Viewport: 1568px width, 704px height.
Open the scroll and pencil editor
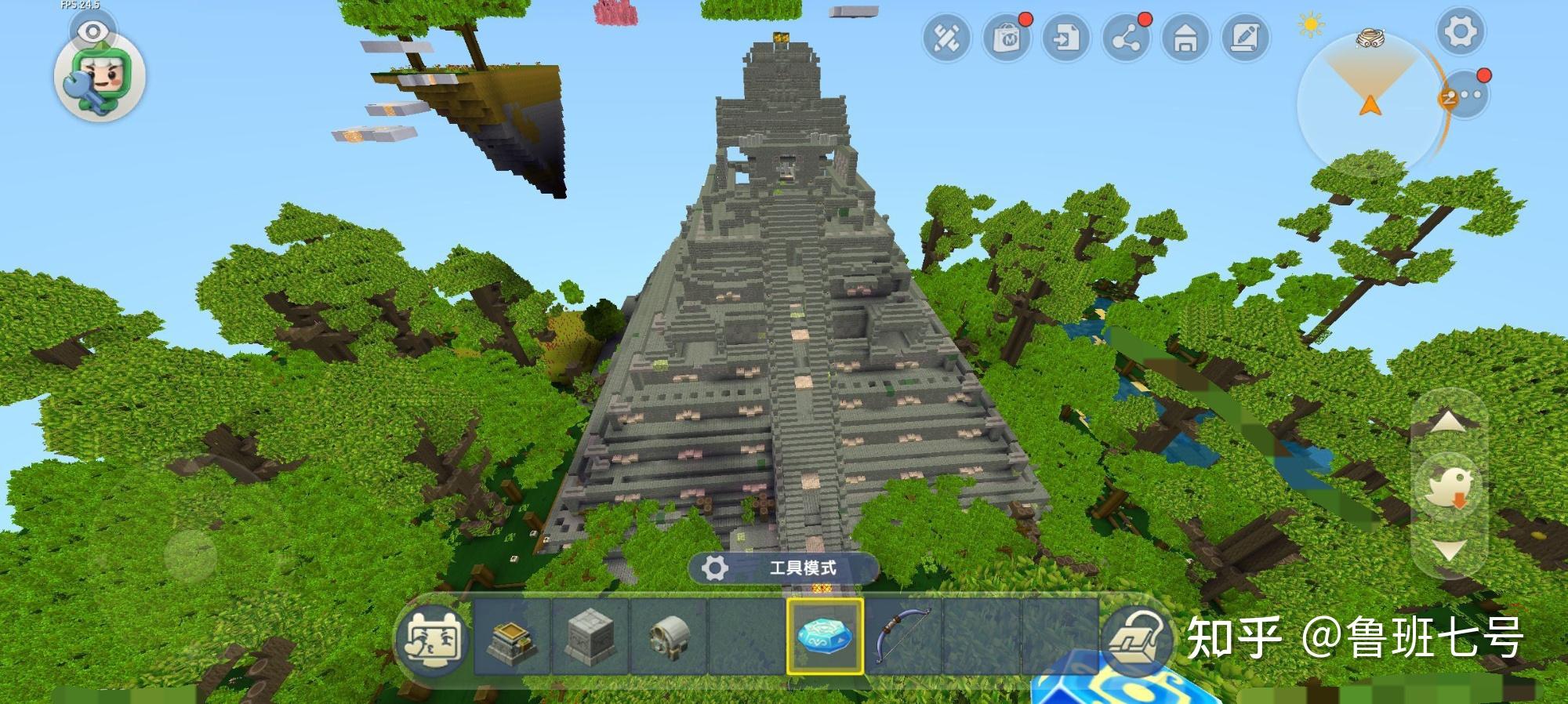(x=1245, y=38)
